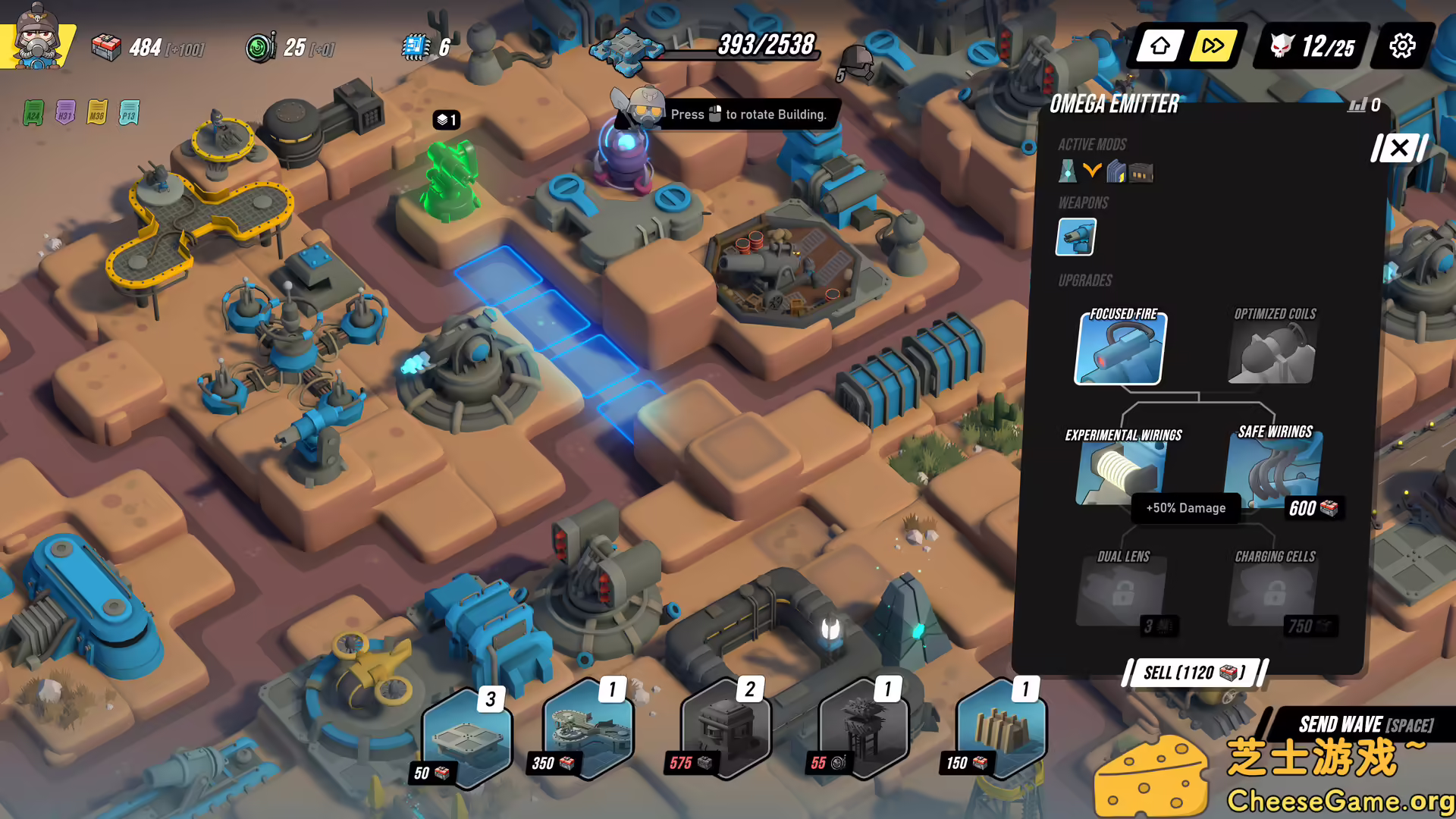The image size is (1456, 819).
Task: Open the settings gear menu
Action: [1402, 45]
